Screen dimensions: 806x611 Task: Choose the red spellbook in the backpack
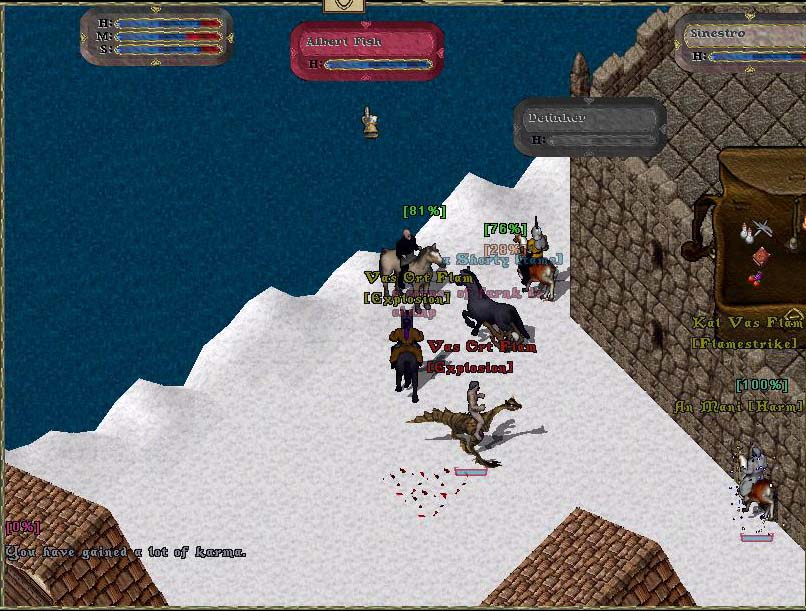[762, 255]
